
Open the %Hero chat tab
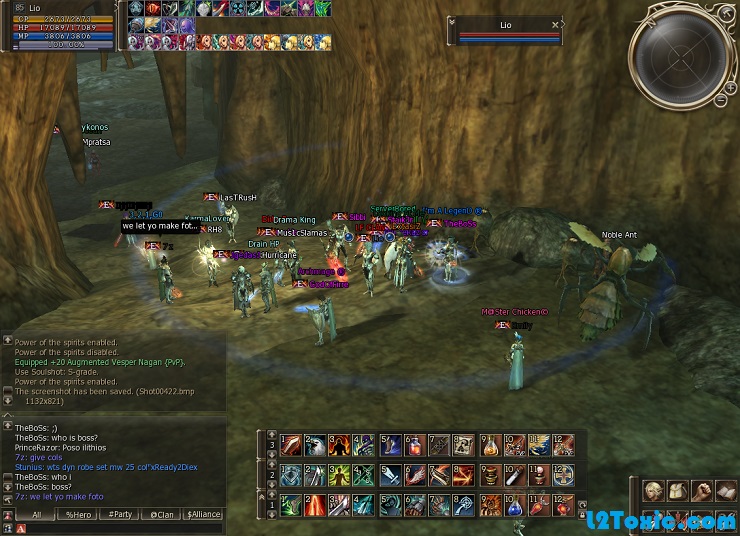[78, 515]
